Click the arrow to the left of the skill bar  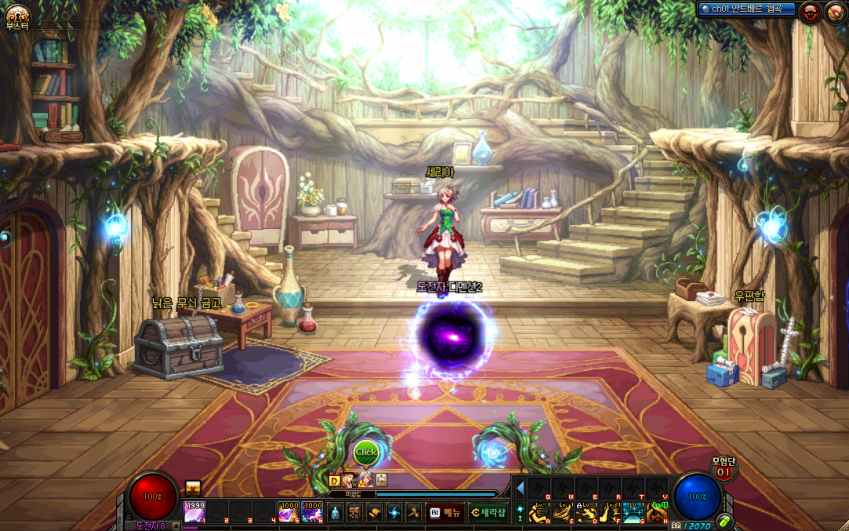coord(519,487)
